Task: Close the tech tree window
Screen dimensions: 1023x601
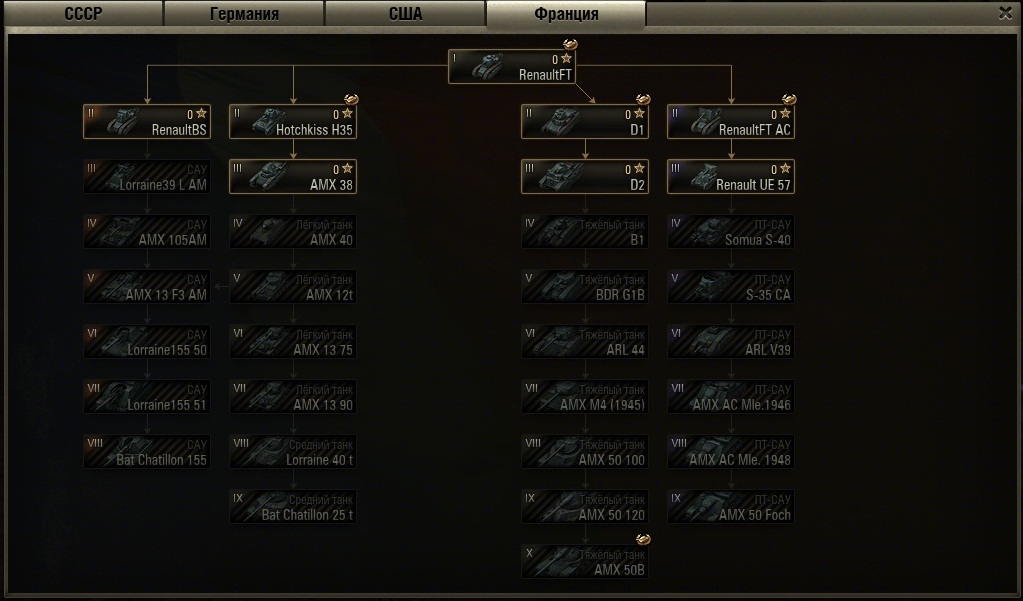Action: (x=1005, y=13)
